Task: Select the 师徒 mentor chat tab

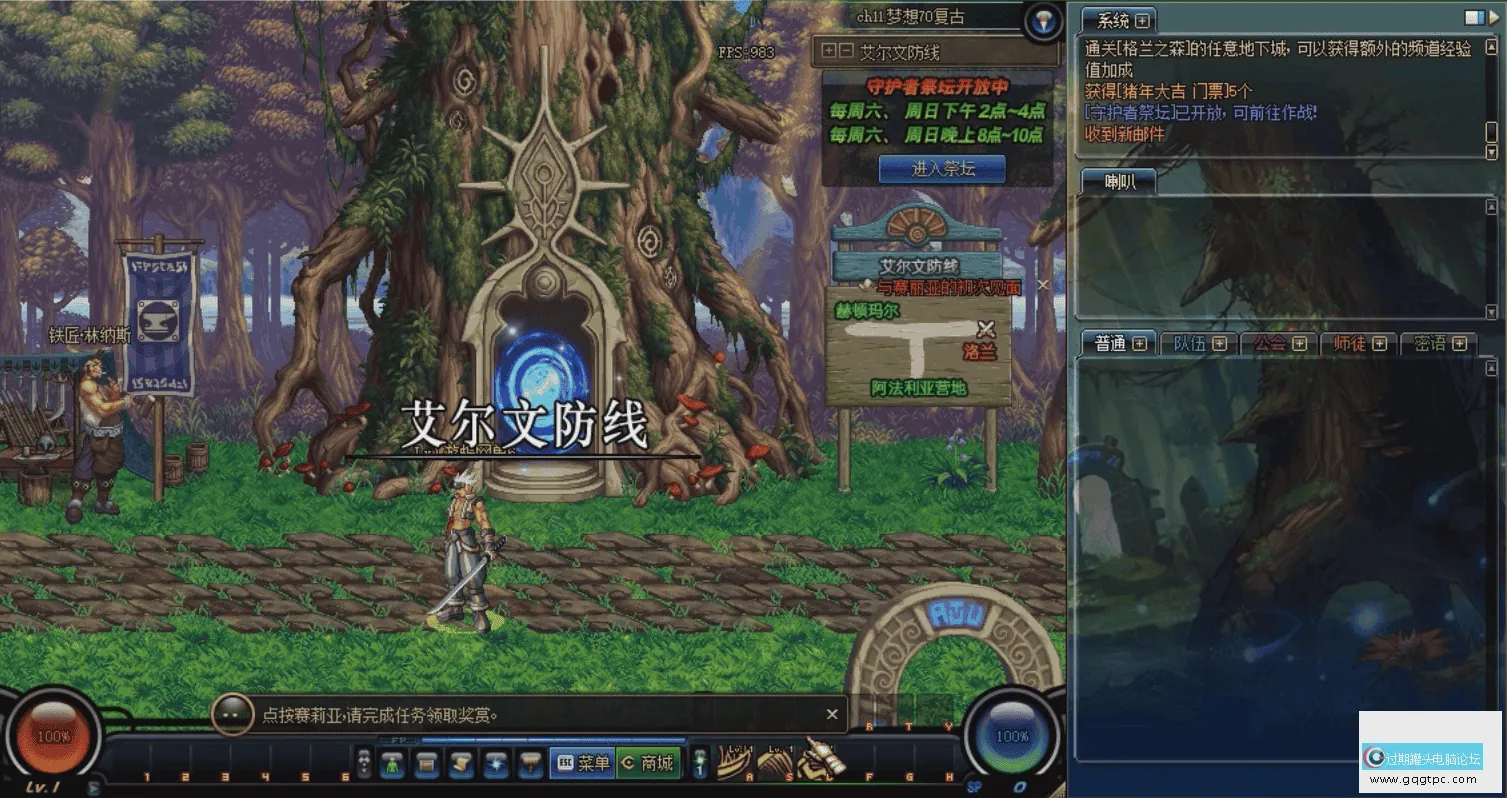Action: [x=1359, y=343]
